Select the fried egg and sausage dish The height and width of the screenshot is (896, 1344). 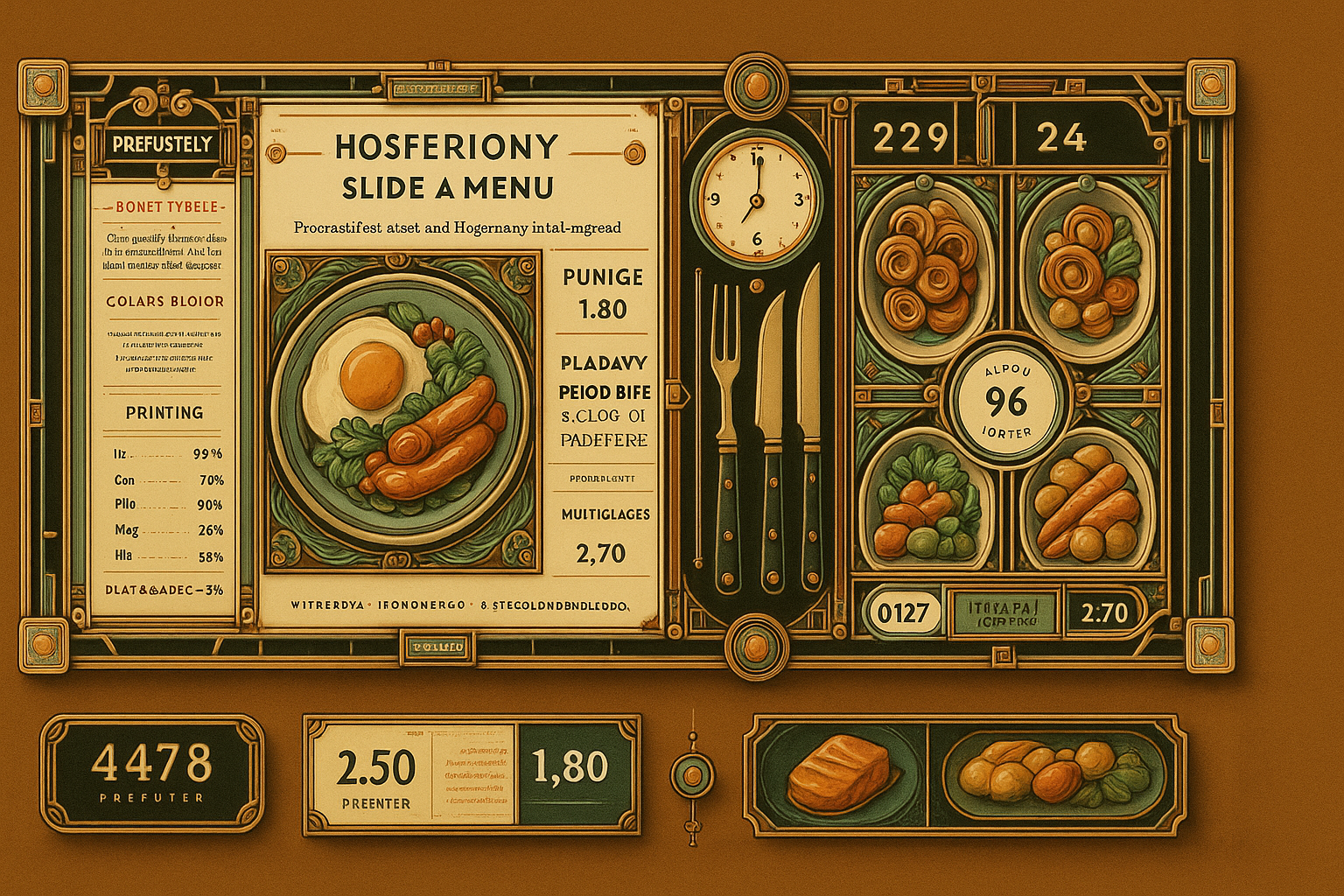pyautogui.click(x=402, y=411)
